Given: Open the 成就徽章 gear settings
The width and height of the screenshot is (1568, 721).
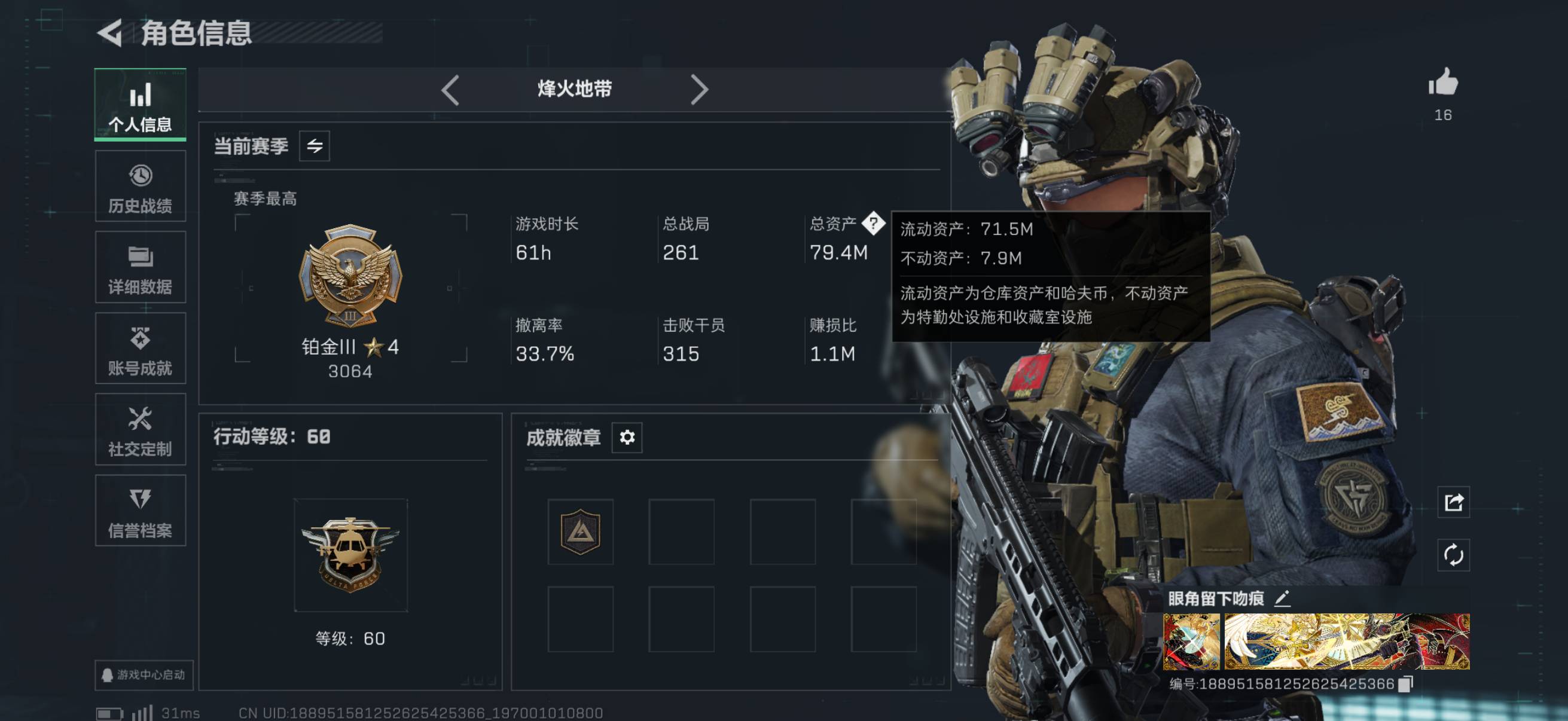Looking at the screenshot, I should (x=627, y=438).
